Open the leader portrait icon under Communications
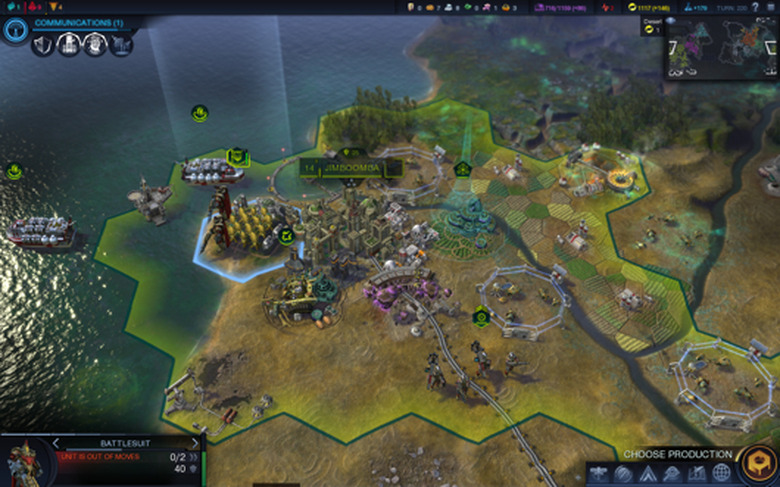This screenshot has width=780, height=487. click(94, 45)
